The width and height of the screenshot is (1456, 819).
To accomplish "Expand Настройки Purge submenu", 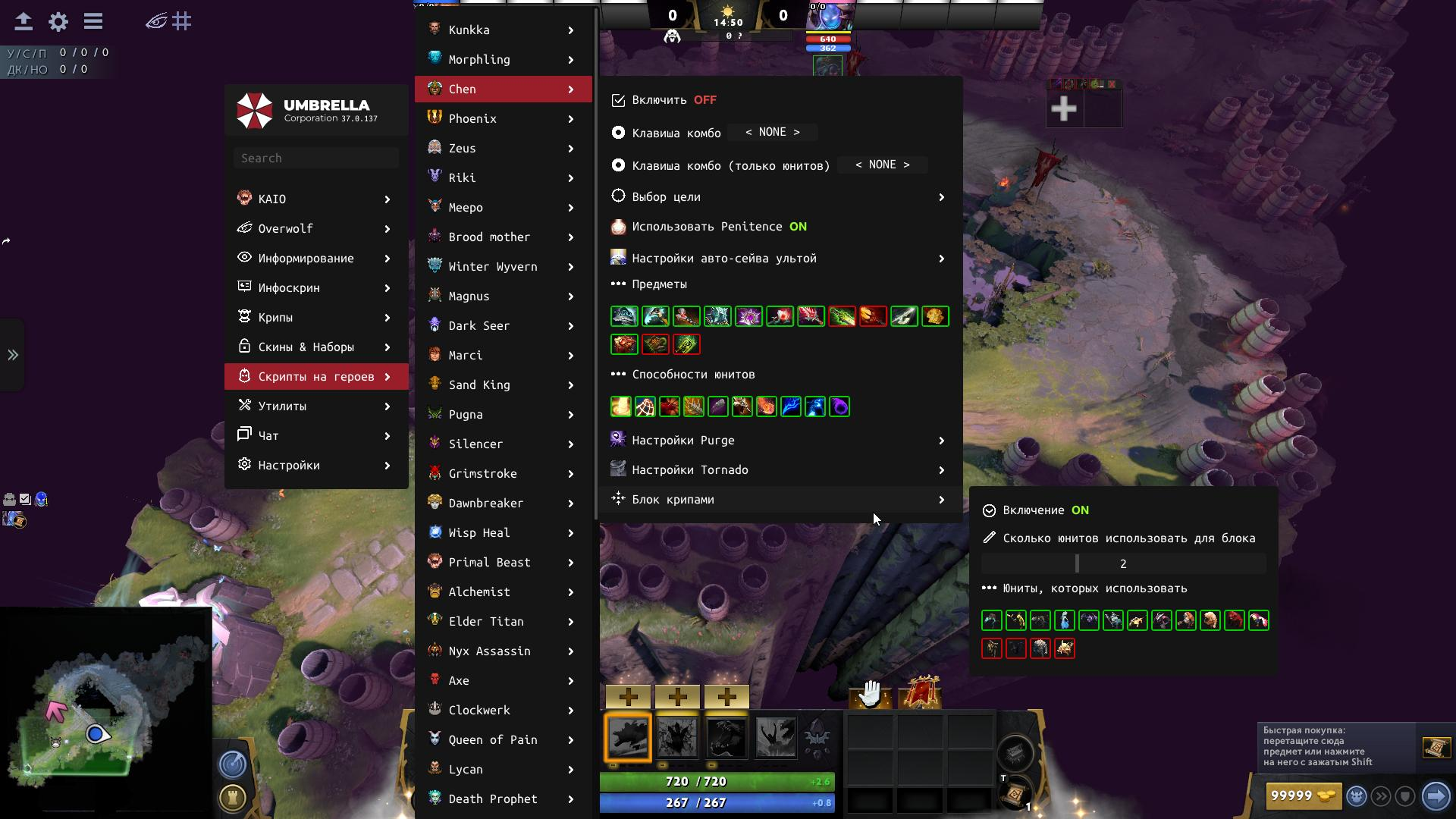I will coord(779,441).
